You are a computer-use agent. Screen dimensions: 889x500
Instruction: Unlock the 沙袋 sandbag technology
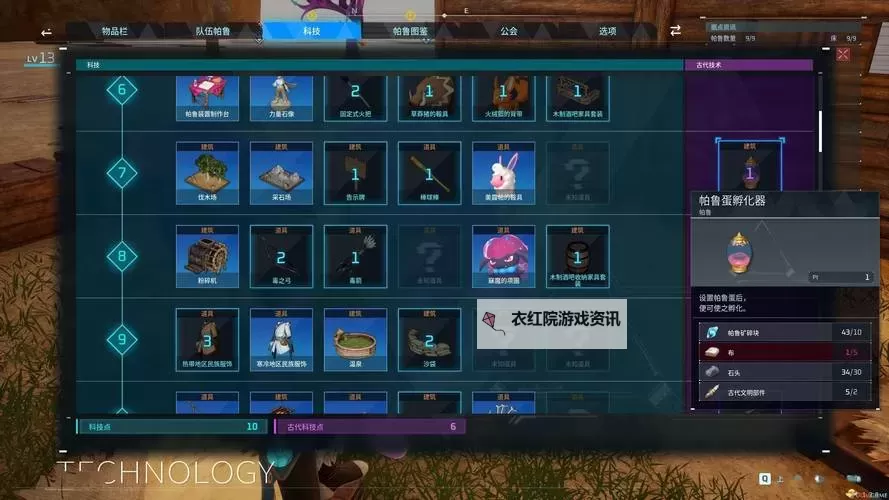click(429, 339)
